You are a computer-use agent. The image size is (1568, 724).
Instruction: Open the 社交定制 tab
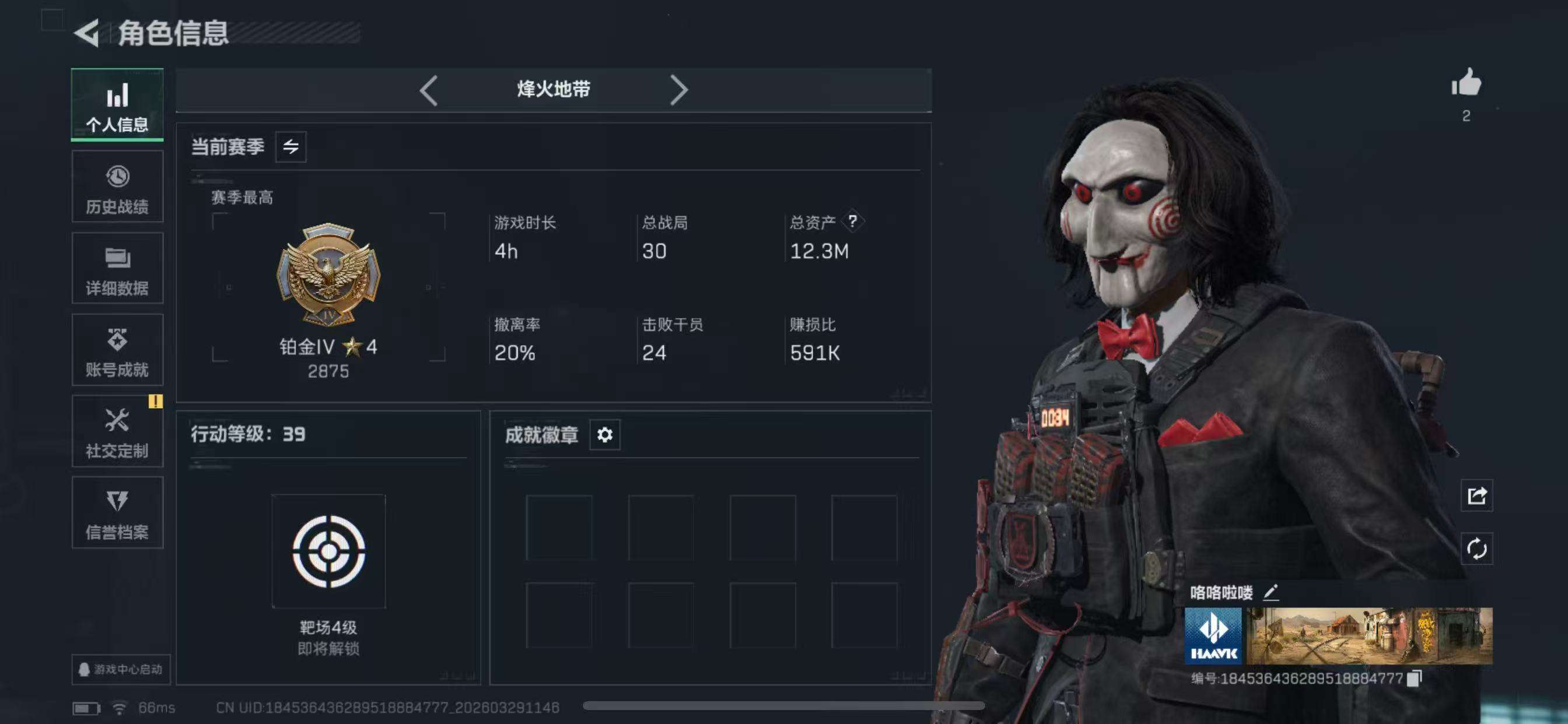pyautogui.click(x=117, y=431)
